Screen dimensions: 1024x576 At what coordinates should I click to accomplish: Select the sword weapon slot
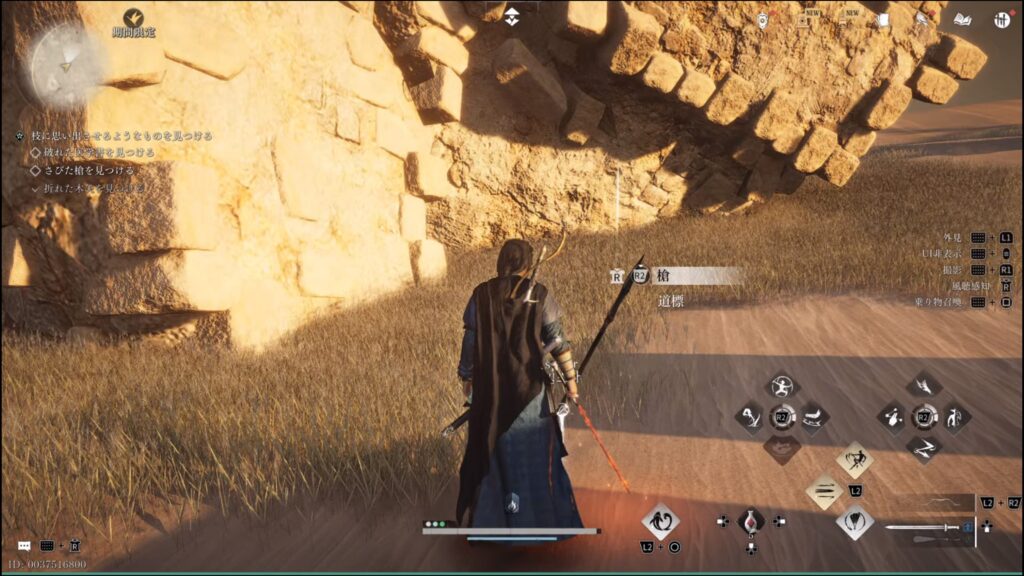pyautogui.click(x=926, y=527)
